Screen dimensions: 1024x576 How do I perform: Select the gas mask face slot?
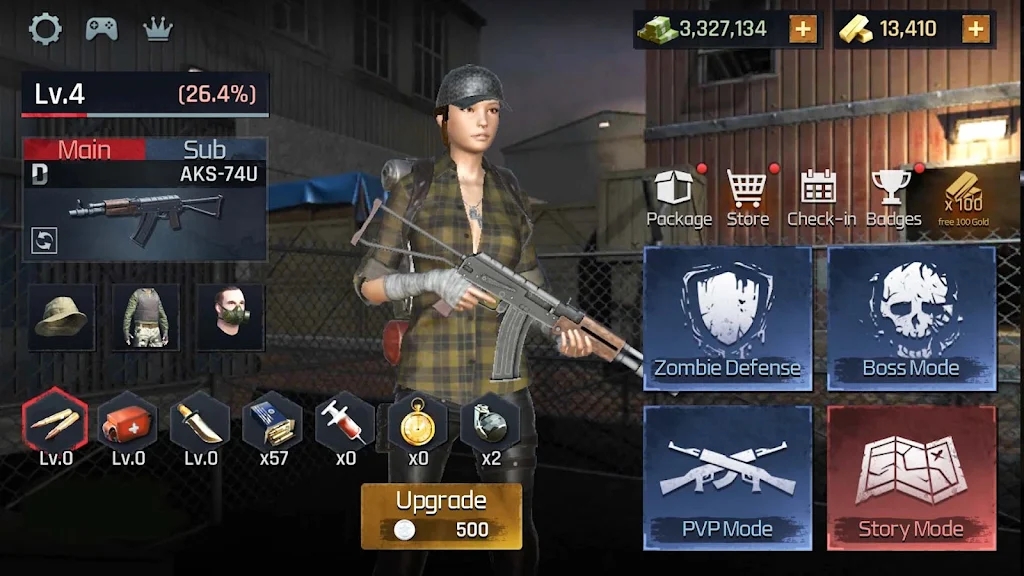tap(230, 317)
